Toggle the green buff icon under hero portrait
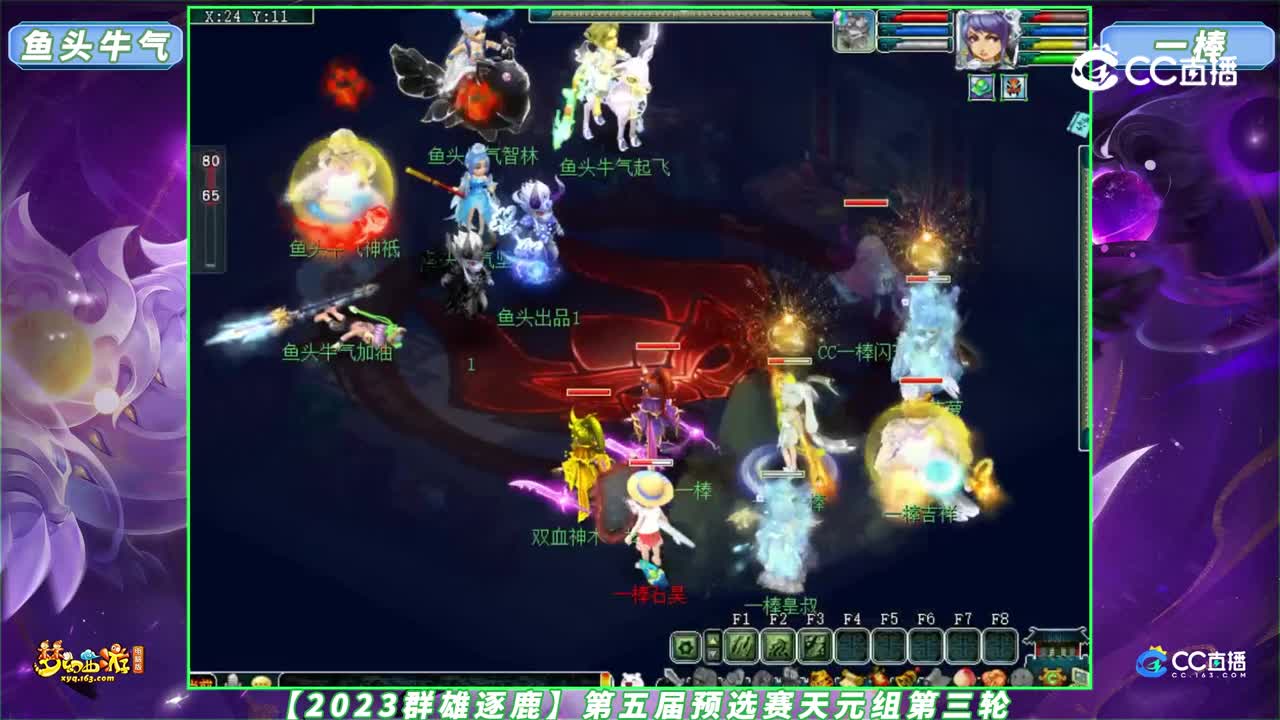Viewport: 1280px width, 720px height. tap(982, 87)
